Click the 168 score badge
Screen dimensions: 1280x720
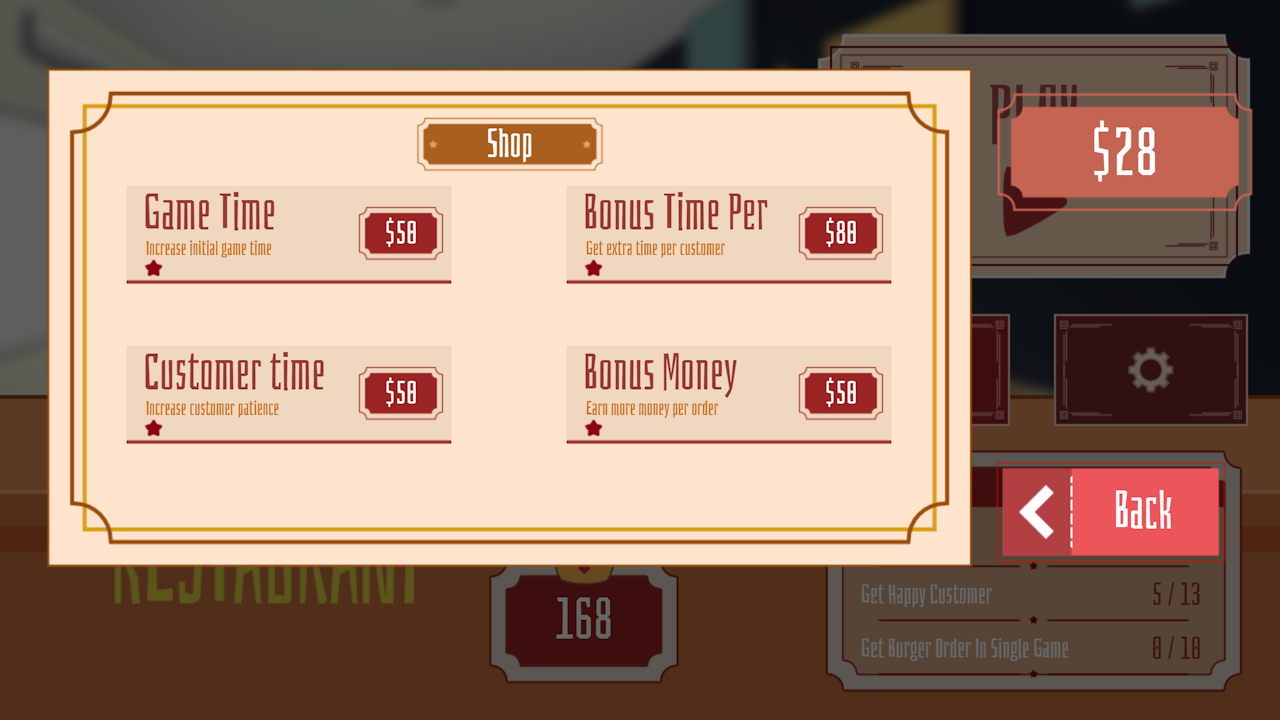pyautogui.click(x=584, y=620)
